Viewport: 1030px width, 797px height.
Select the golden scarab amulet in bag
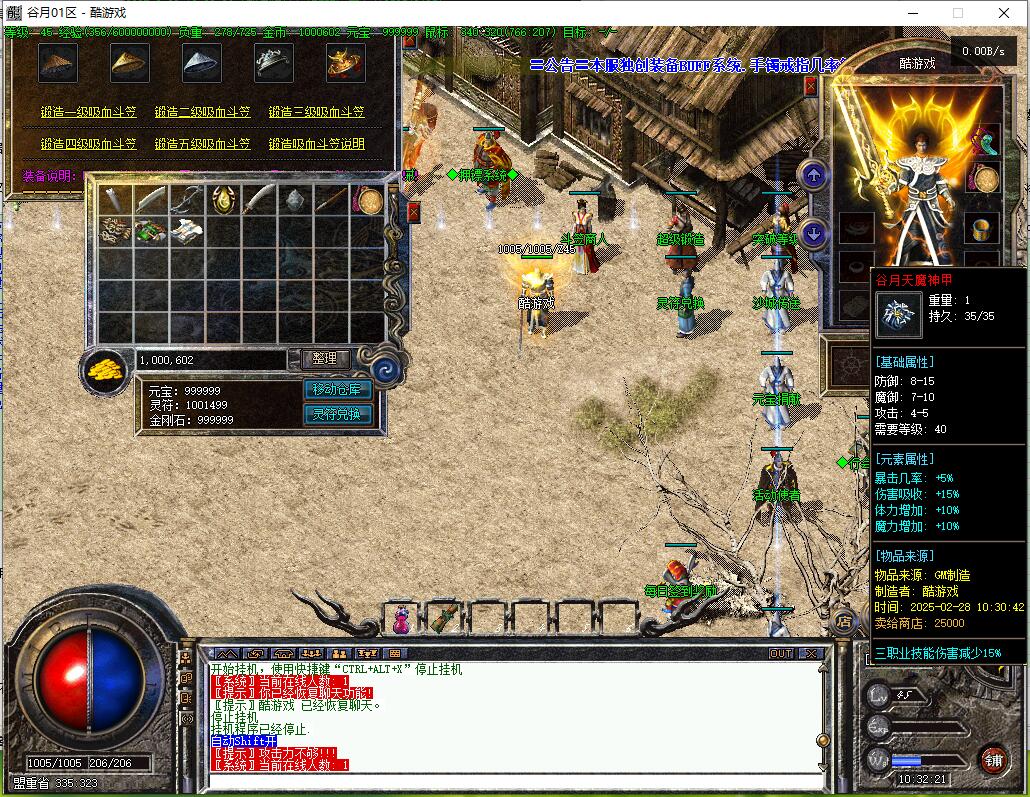pyautogui.click(x=223, y=200)
